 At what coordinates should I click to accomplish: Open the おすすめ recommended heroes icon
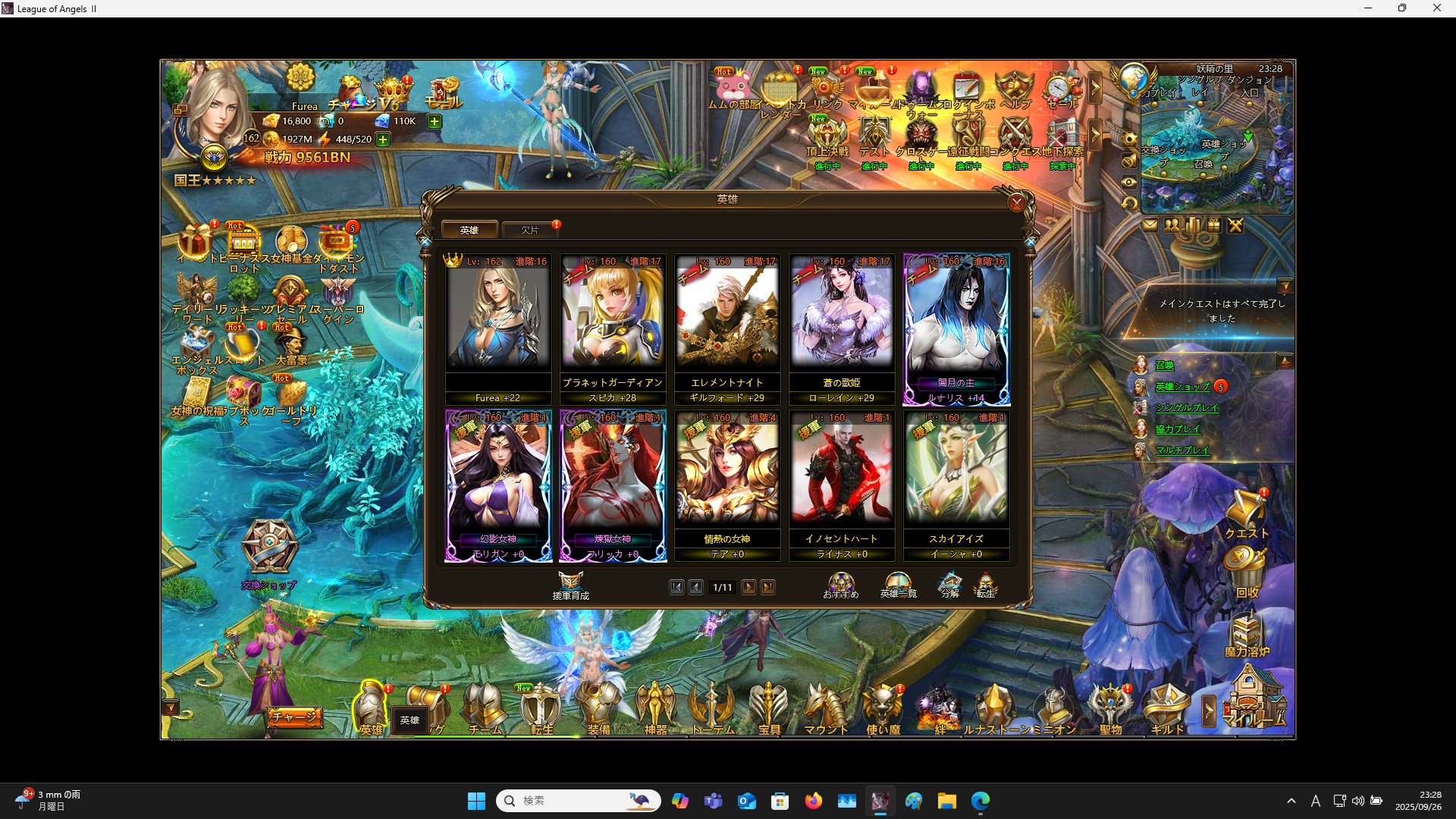point(840,582)
